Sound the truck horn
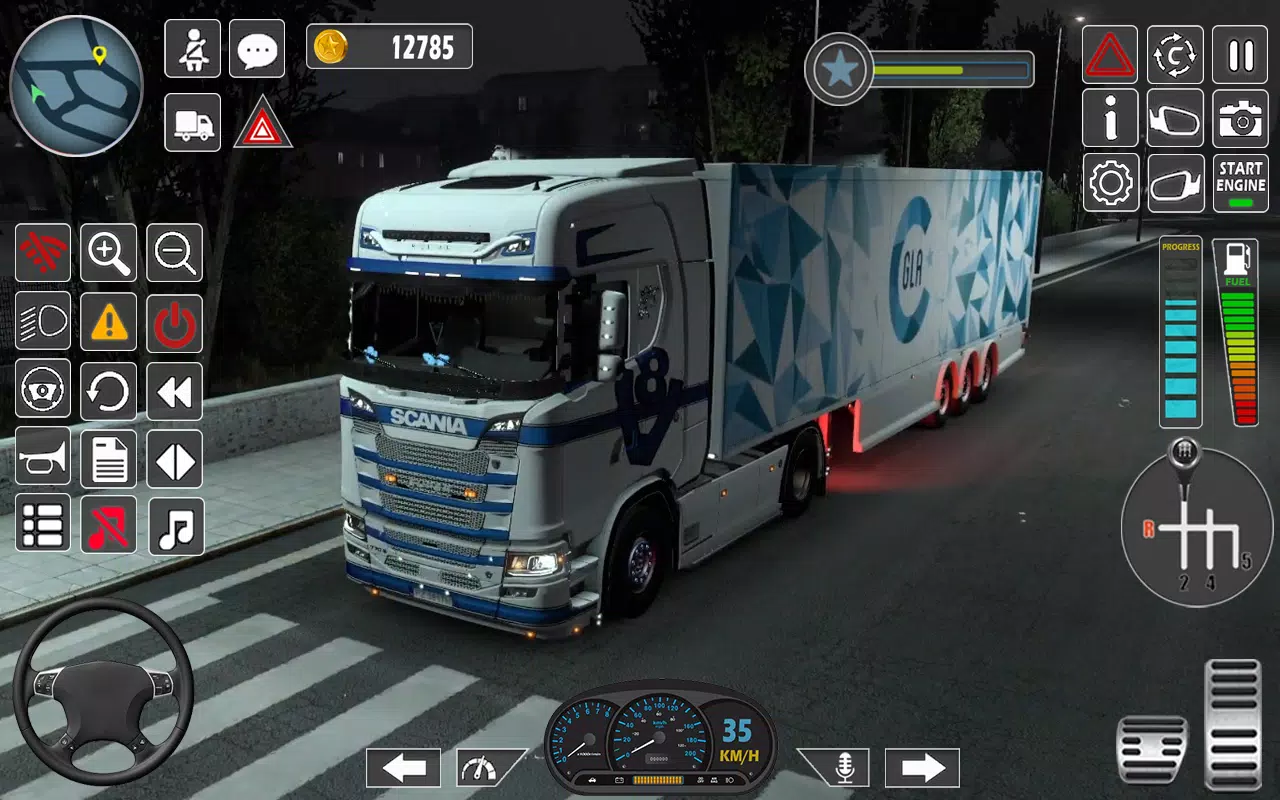1280x800 pixels. [x=43, y=458]
